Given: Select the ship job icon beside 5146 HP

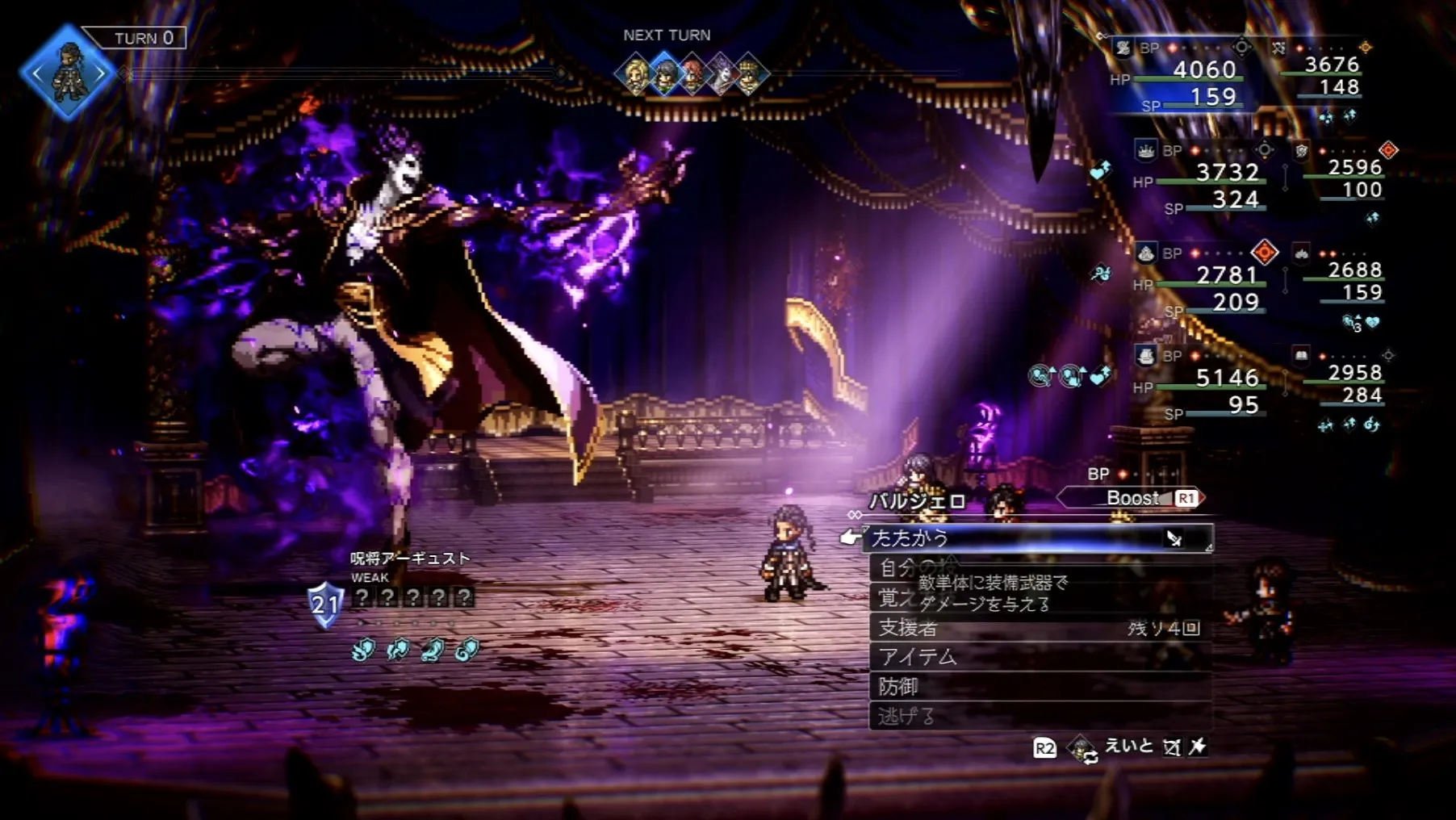Looking at the screenshot, I should (1145, 356).
